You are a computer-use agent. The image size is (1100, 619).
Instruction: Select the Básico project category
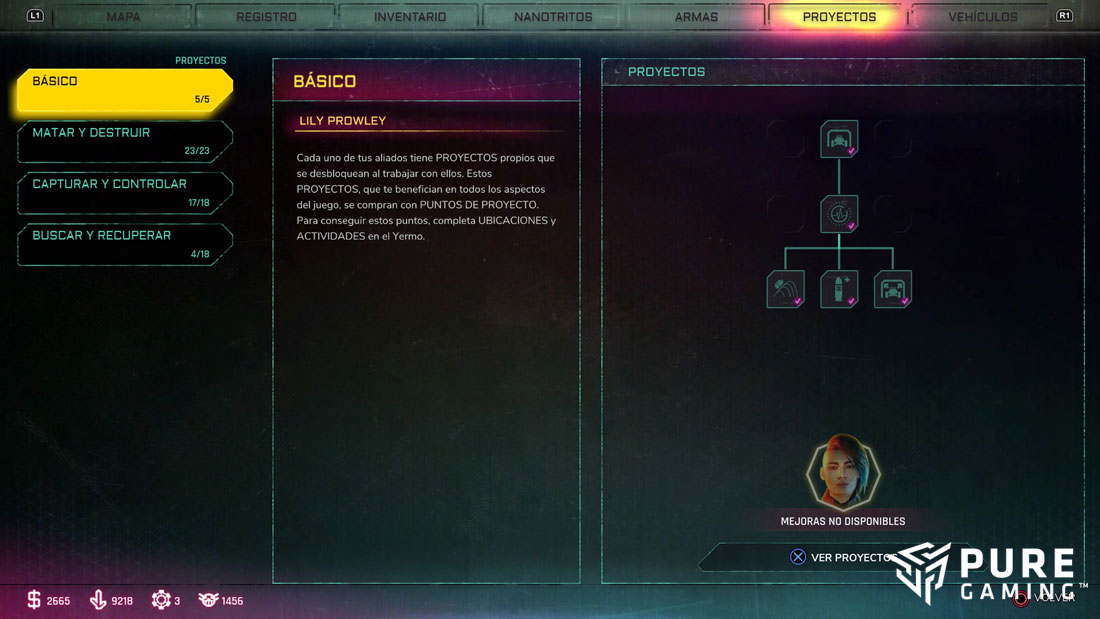124,90
